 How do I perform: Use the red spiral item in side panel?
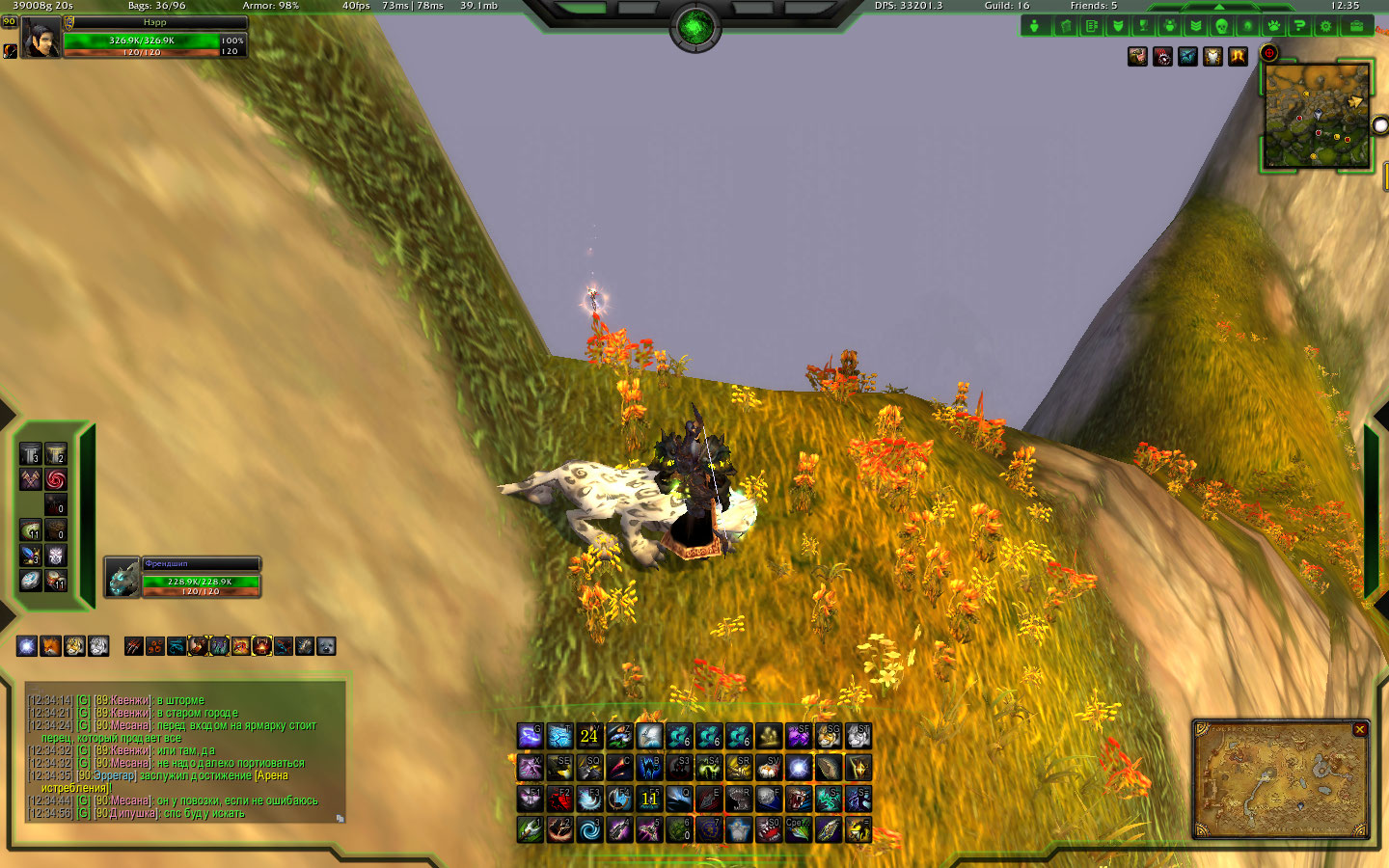tap(56, 479)
